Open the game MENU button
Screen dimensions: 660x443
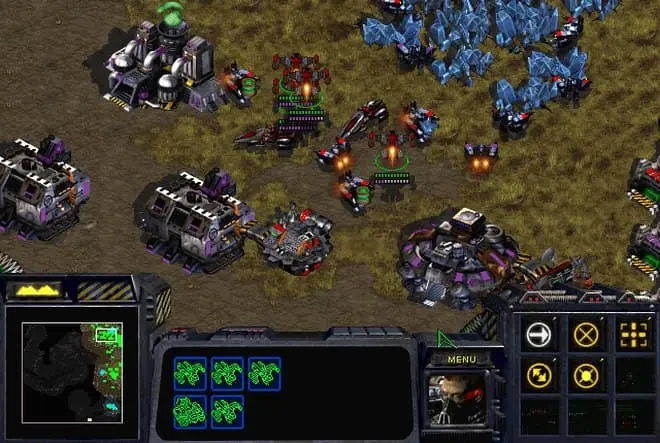[x=462, y=359]
